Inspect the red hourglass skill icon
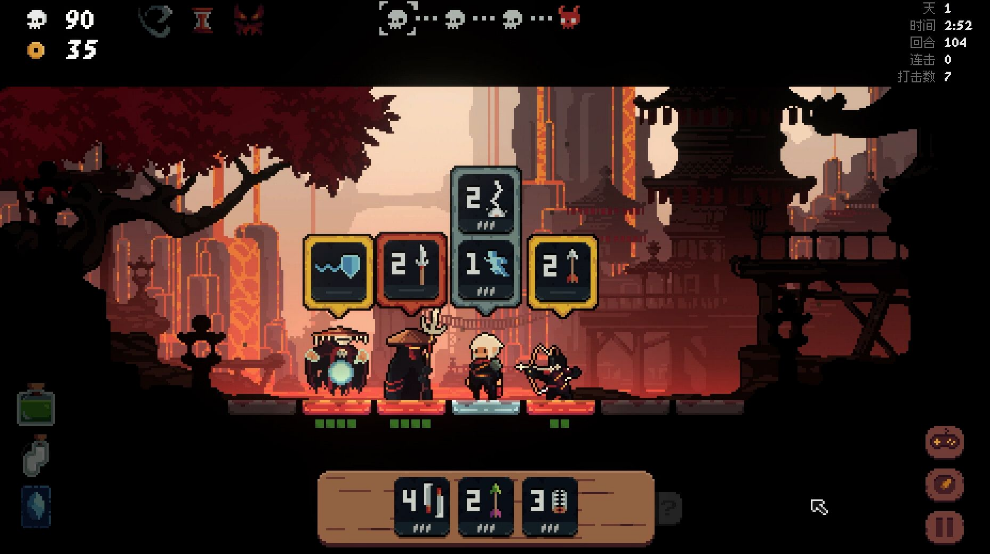 coord(203,20)
